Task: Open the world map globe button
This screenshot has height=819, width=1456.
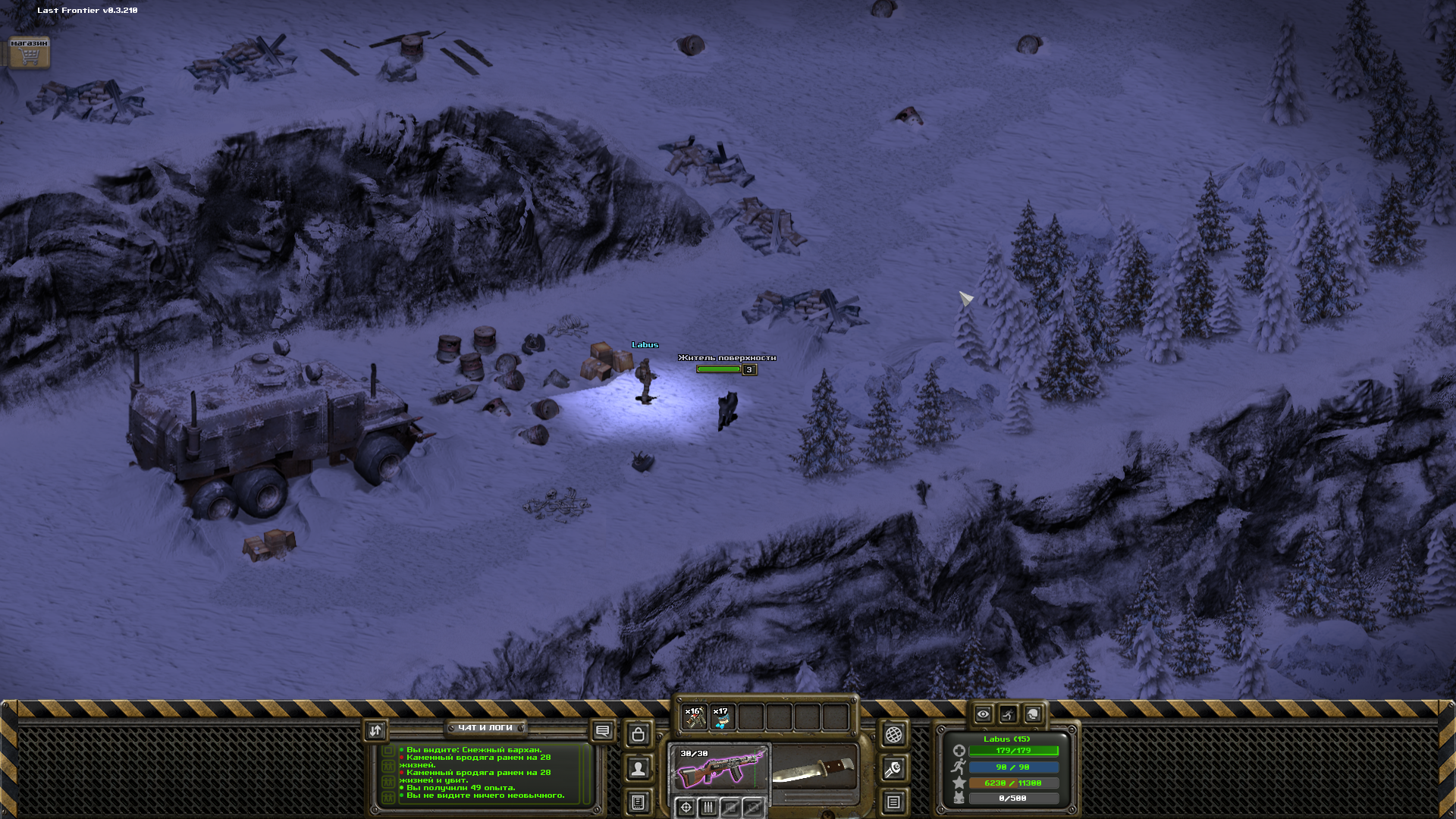Action: coord(893,734)
